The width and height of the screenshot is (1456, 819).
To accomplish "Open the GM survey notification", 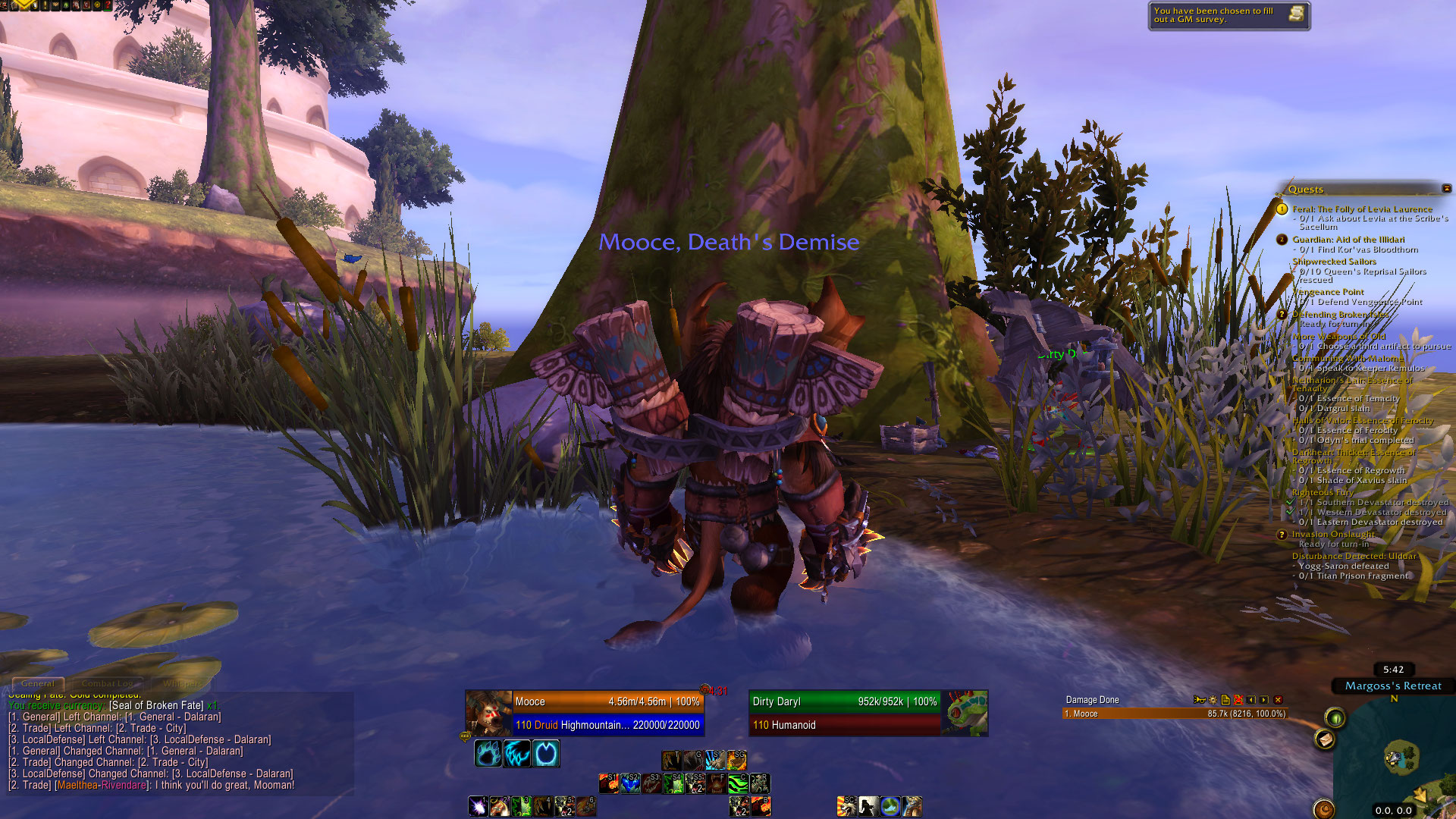I will pos(1228,15).
